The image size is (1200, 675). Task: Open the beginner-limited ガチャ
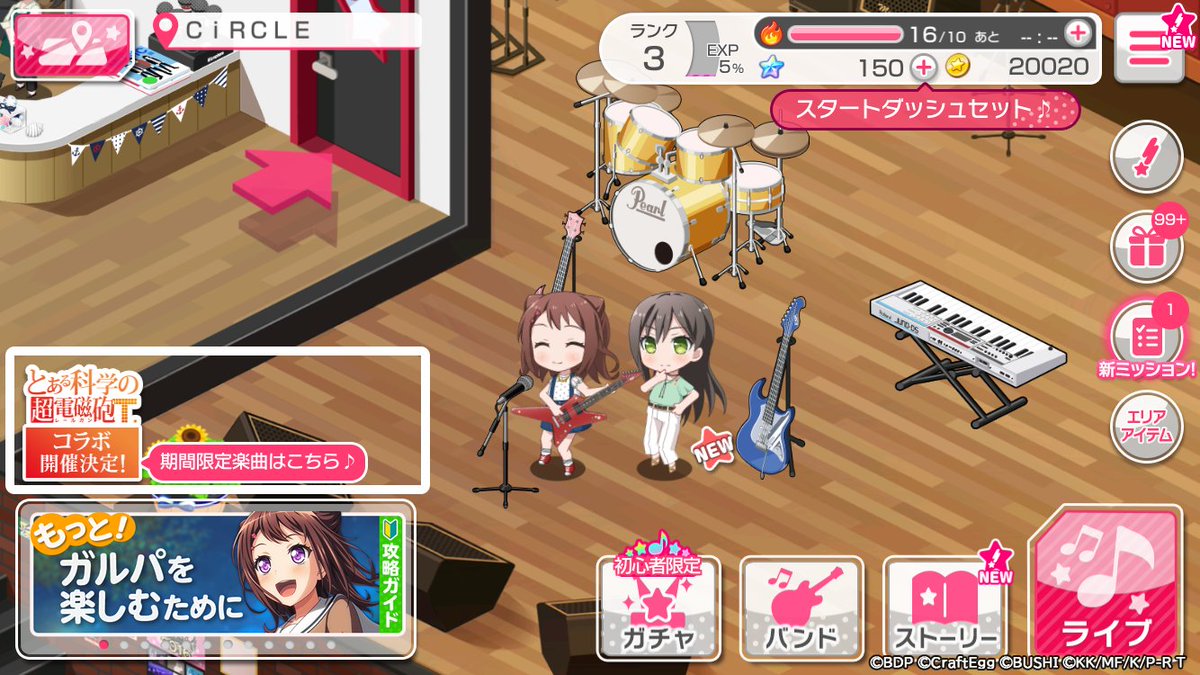pos(658,606)
